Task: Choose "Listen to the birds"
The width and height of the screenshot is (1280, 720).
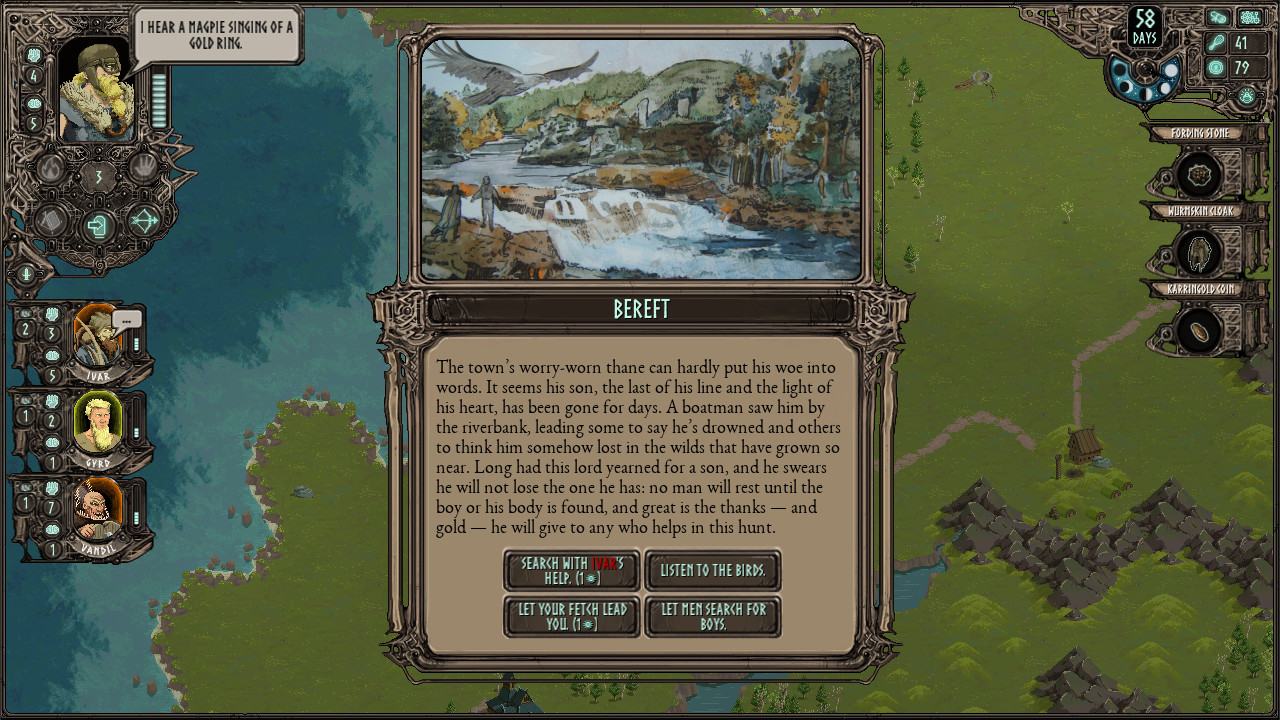Action: tap(713, 569)
